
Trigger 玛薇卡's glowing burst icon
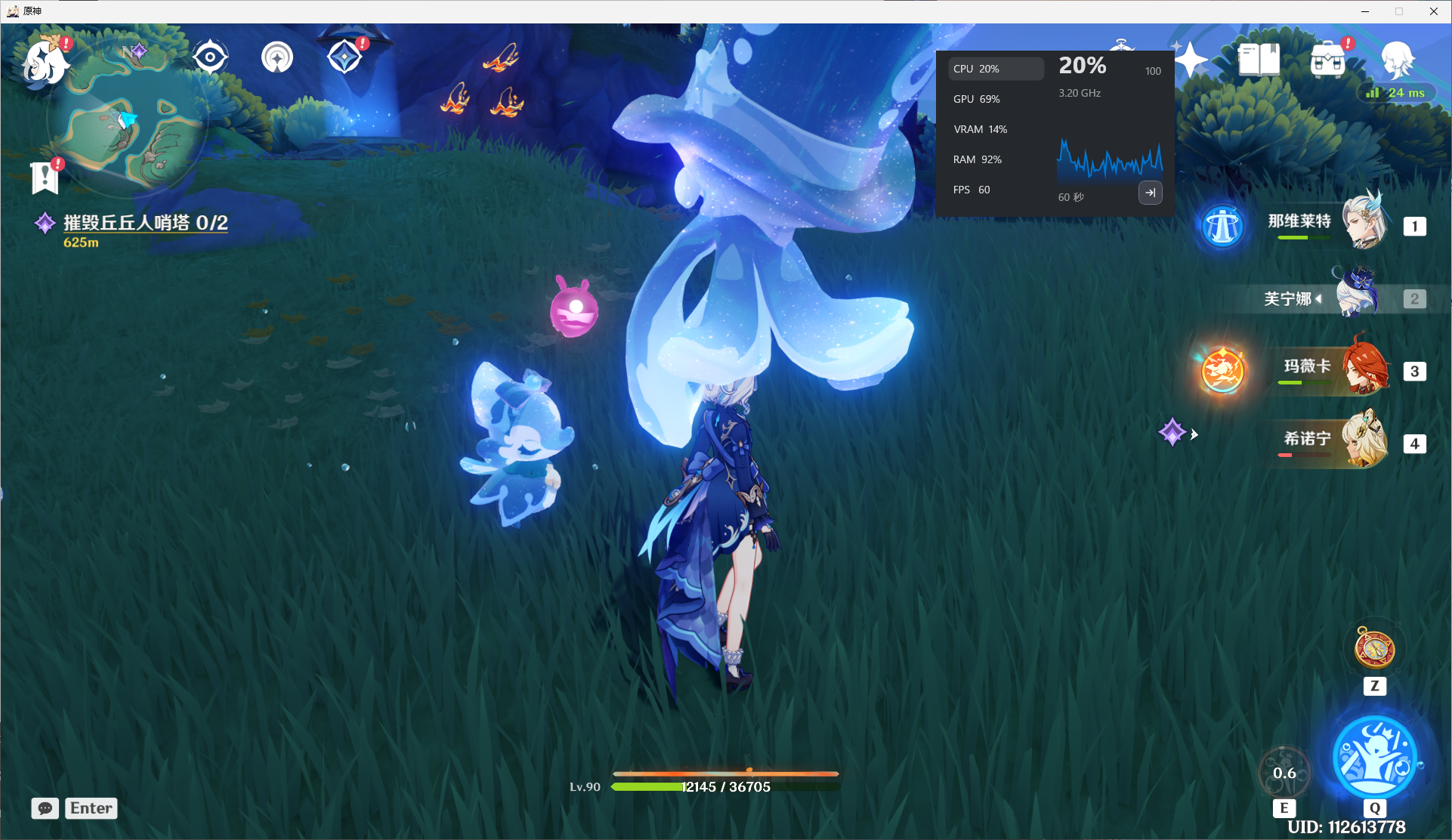1222,371
